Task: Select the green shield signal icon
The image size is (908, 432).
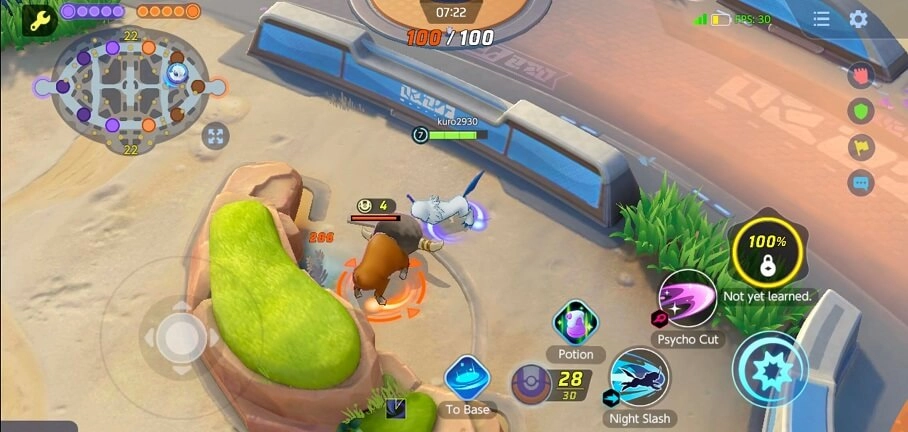Action: tap(860, 111)
